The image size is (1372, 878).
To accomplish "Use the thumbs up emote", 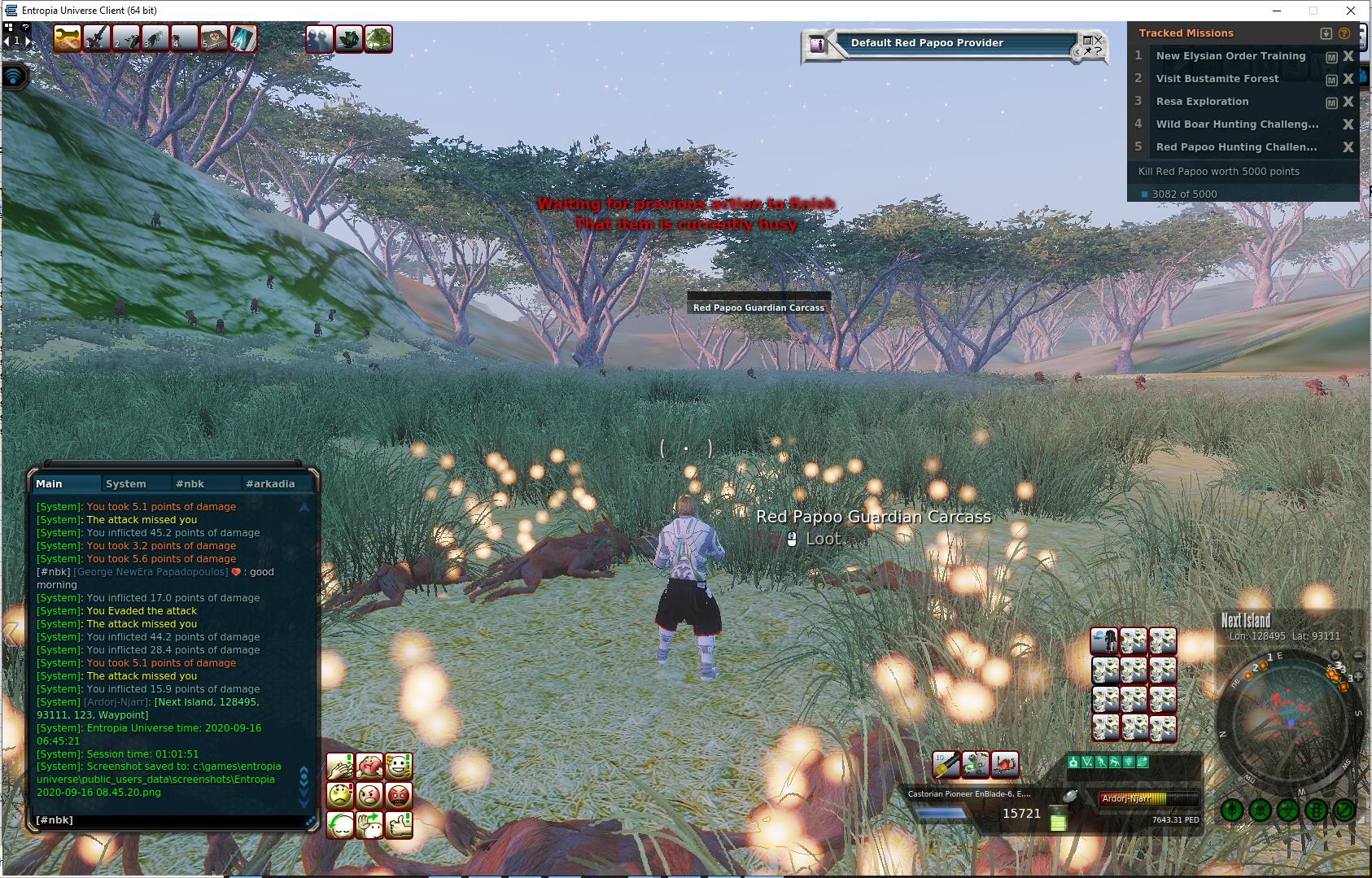I will tap(399, 825).
